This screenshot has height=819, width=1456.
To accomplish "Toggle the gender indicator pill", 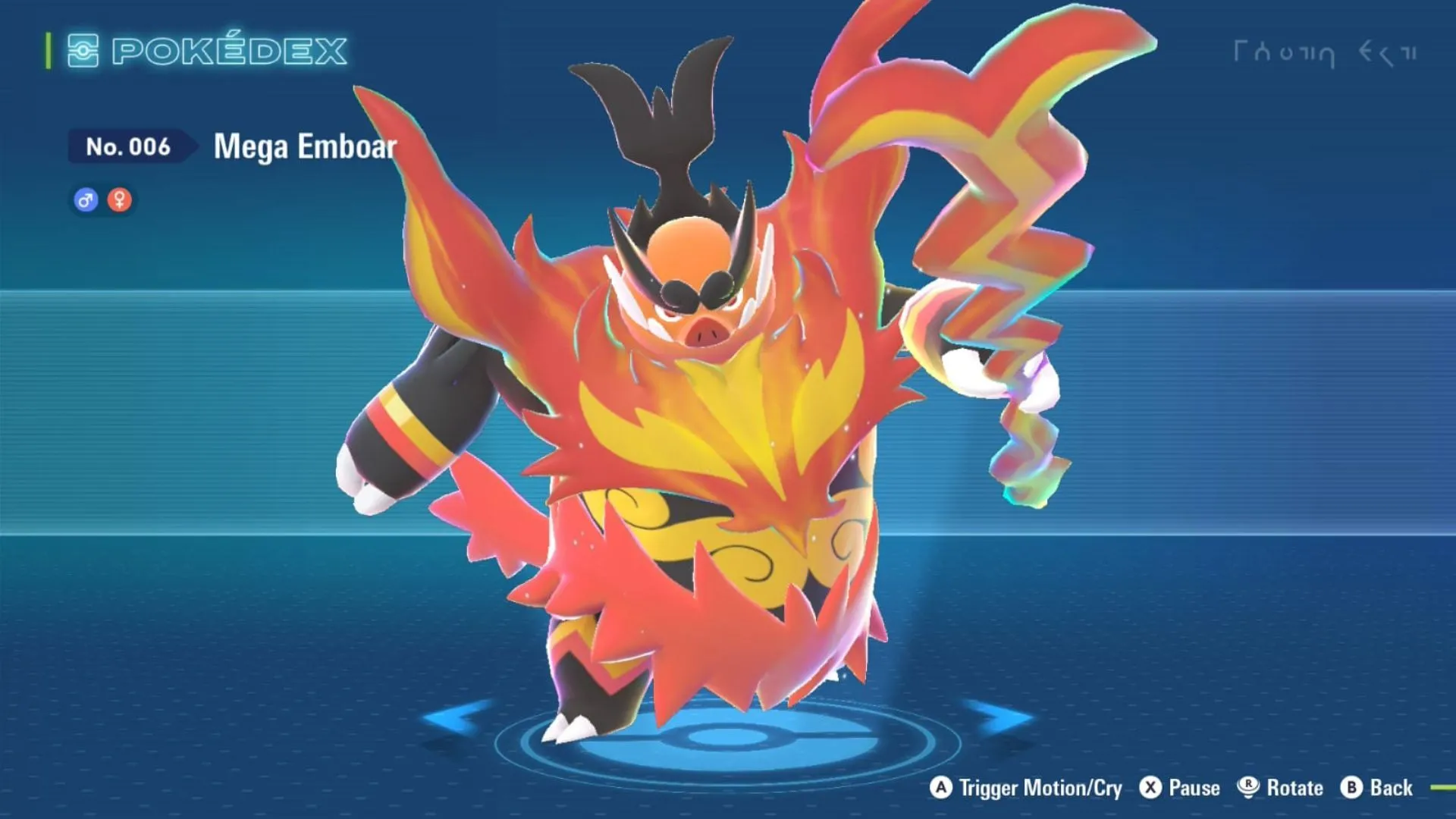I will pyautogui.click(x=102, y=199).
